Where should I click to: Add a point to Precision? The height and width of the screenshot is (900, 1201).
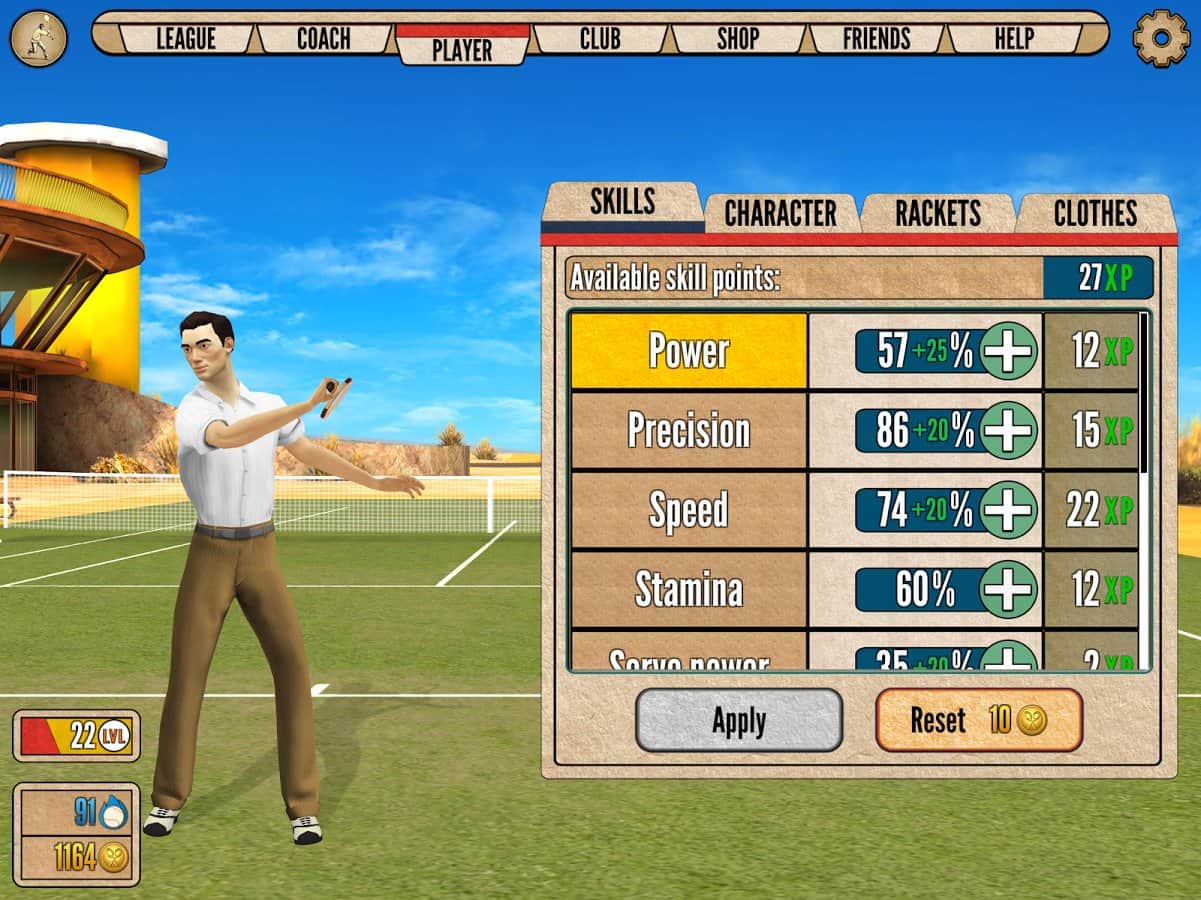pos(1008,430)
